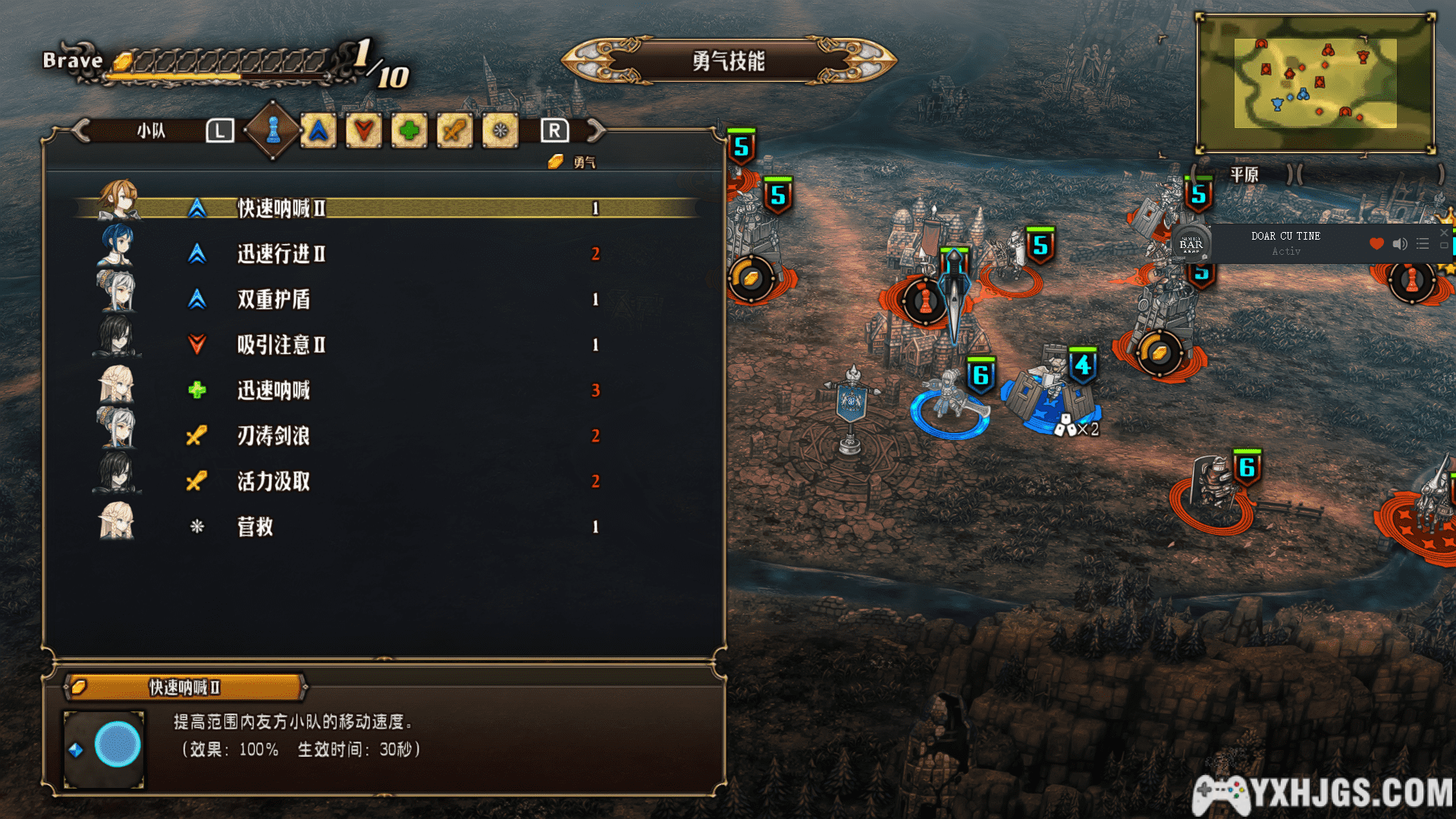Viewport: 1456px width, 819px height.
Task: Open the blue up-arrow buff tab
Action: tap(318, 131)
